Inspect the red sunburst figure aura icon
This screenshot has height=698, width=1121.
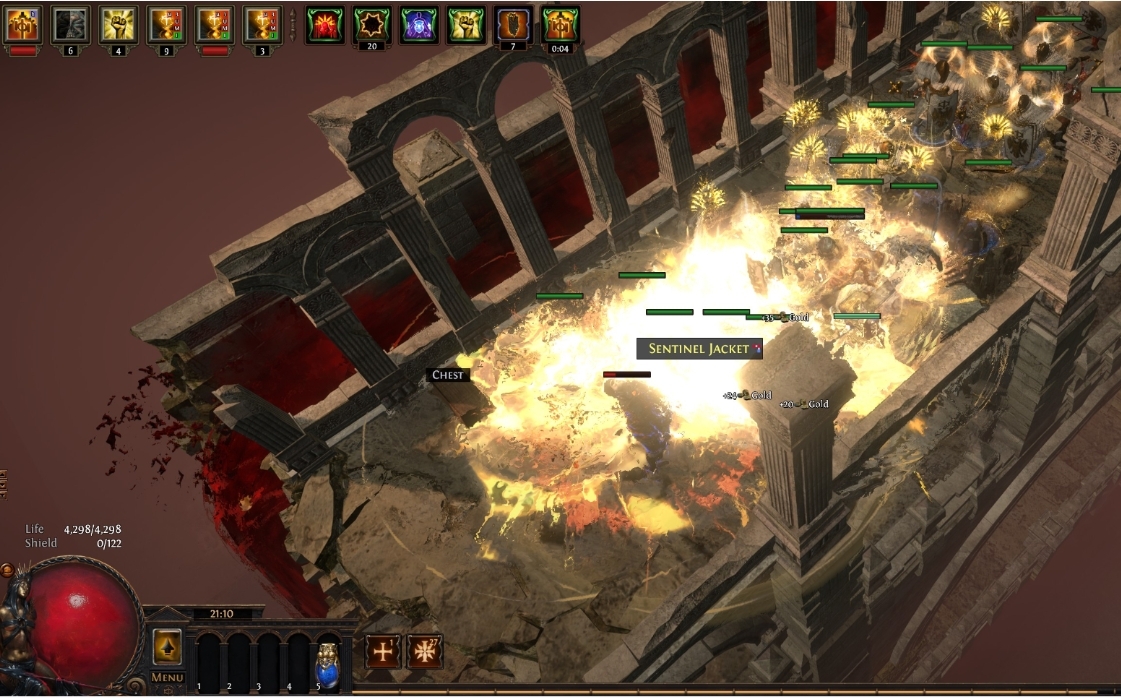(325, 24)
